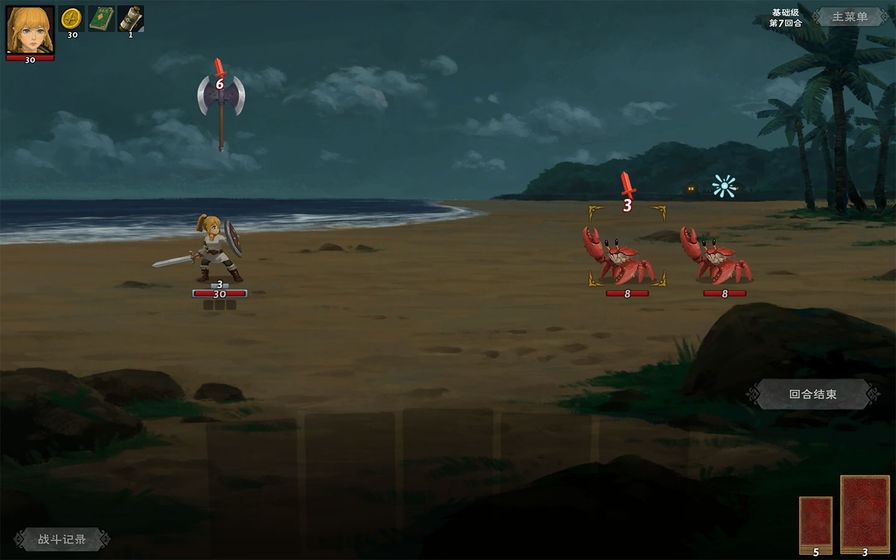
Task: Open the green spellbook icon
Action: point(101,18)
